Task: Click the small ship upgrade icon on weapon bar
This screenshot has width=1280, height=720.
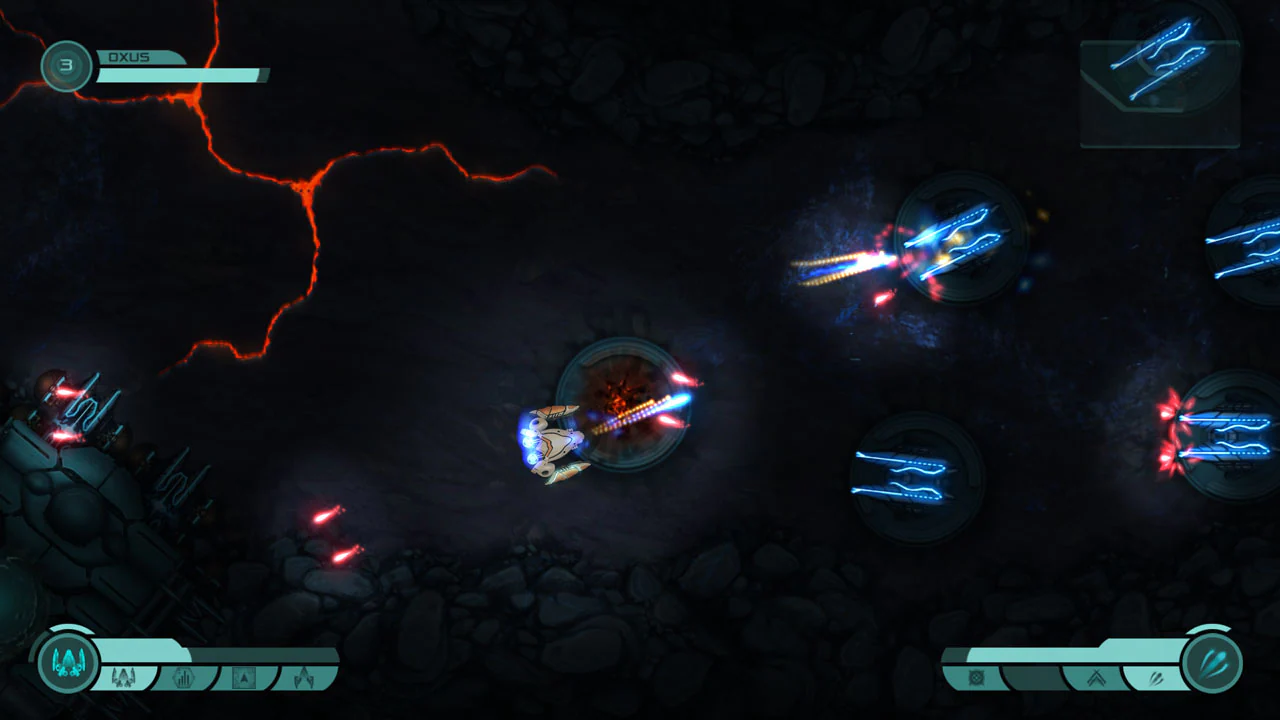Action: point(123,678)
